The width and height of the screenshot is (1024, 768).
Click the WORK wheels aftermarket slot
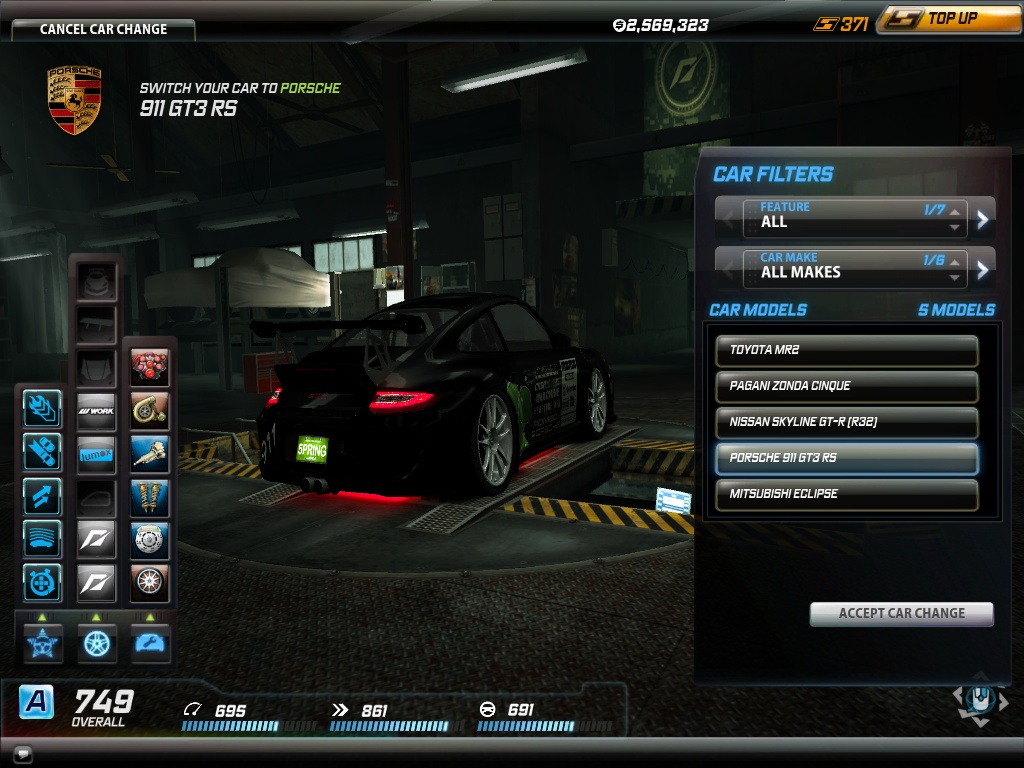click(x=97, y=411)
